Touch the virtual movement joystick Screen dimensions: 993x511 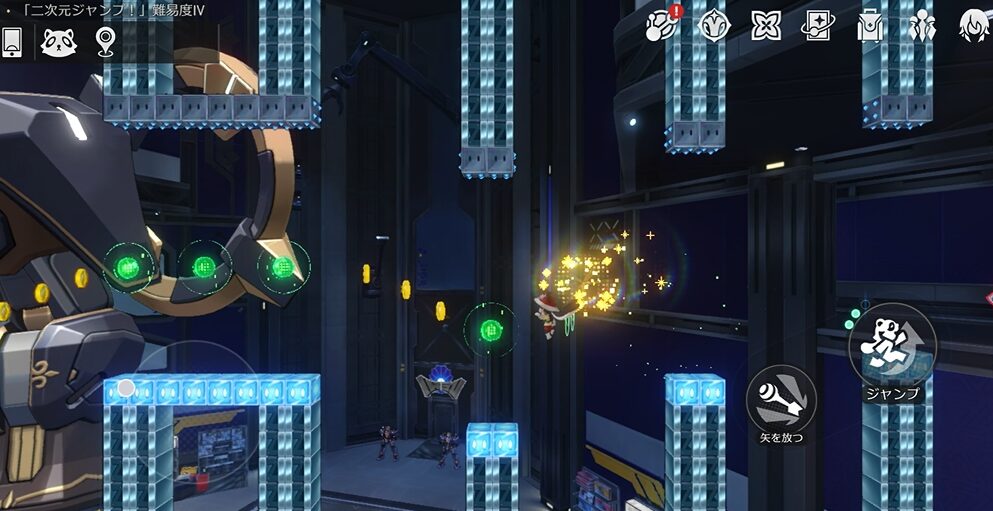click(x=126, y=388)
